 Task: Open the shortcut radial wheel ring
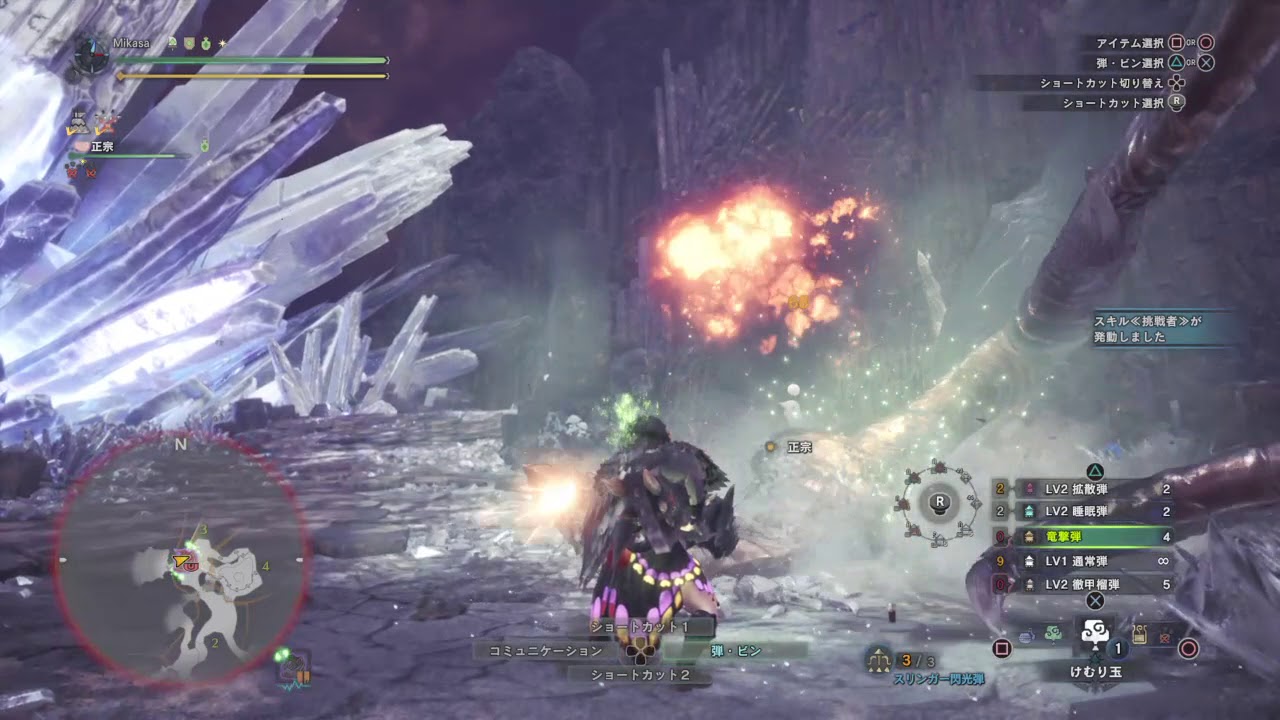pyautogui.click(x=939, y=502)
